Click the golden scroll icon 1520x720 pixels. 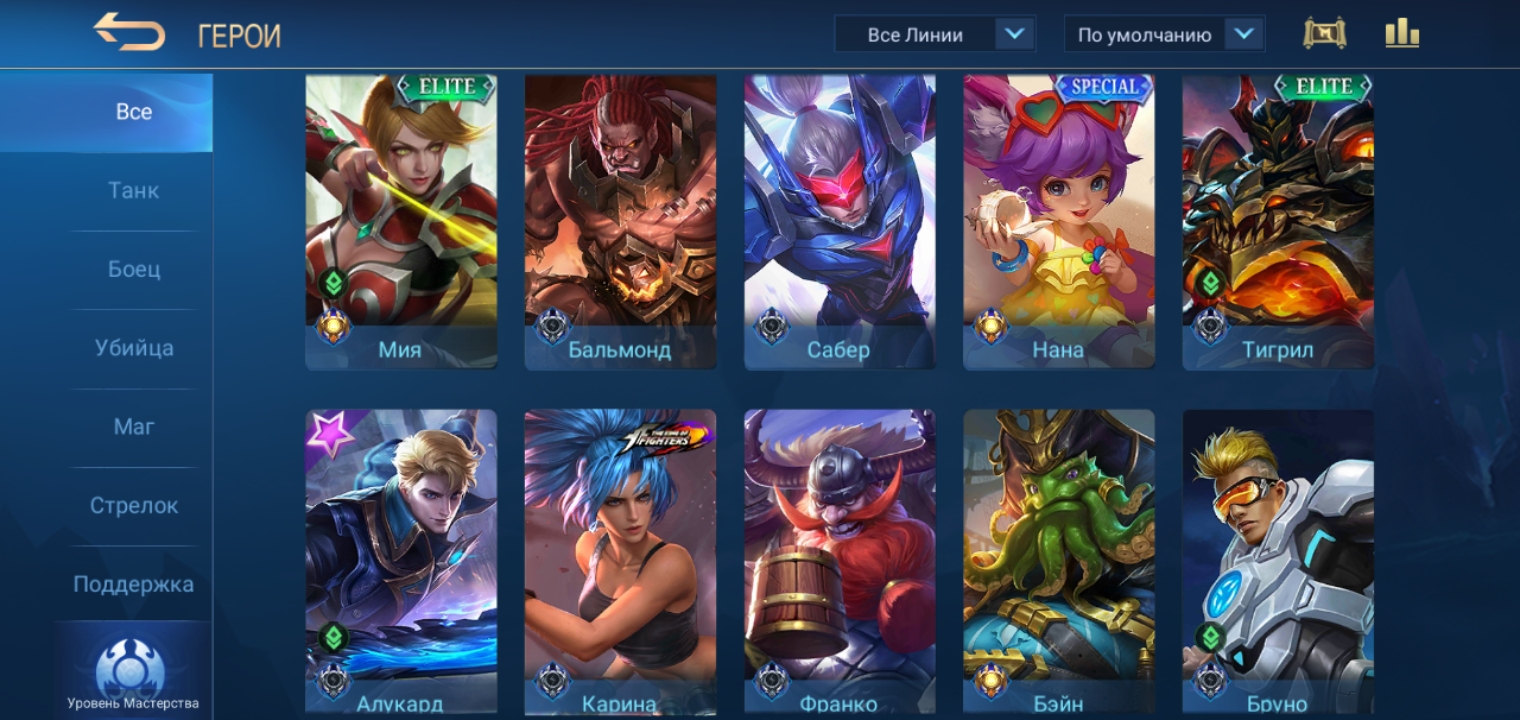coord(1324,34)
